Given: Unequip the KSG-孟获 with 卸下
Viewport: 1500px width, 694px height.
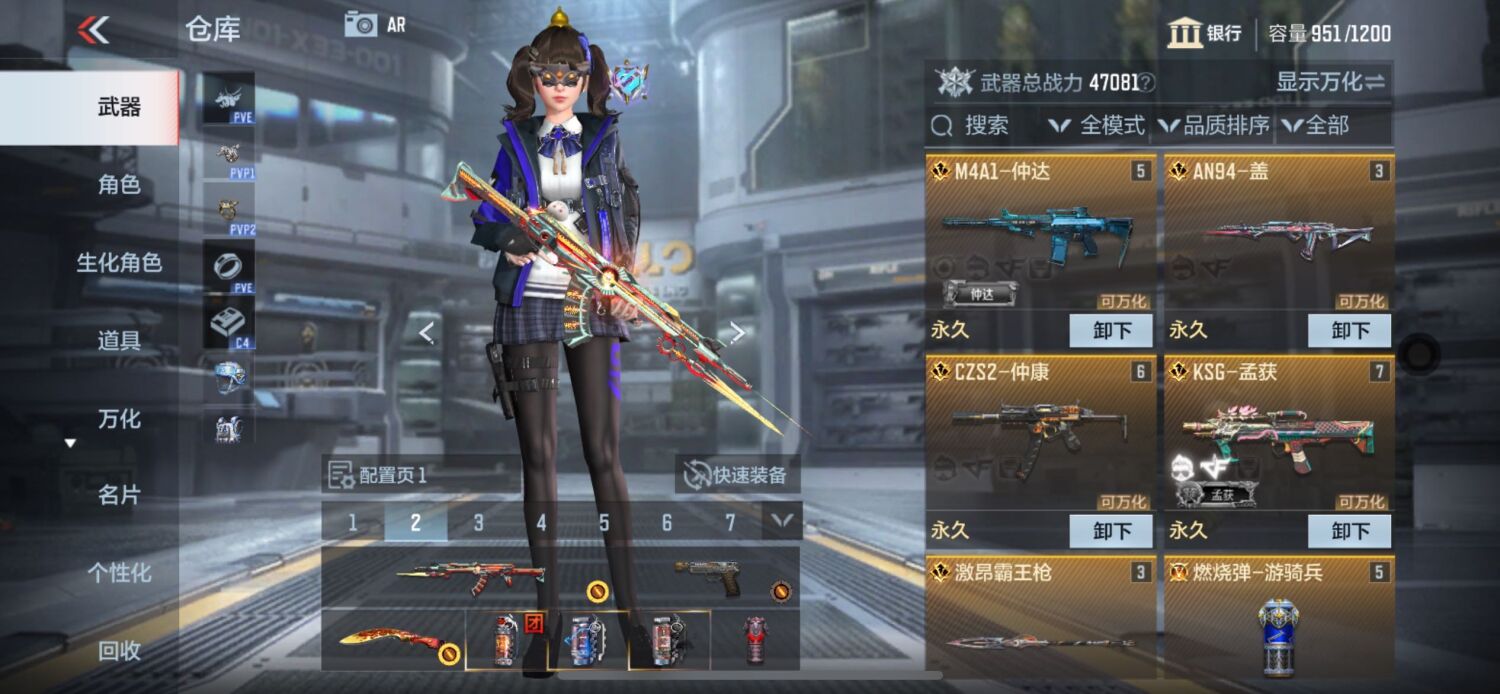Looking at the screenshot, I should (1349, 531).
